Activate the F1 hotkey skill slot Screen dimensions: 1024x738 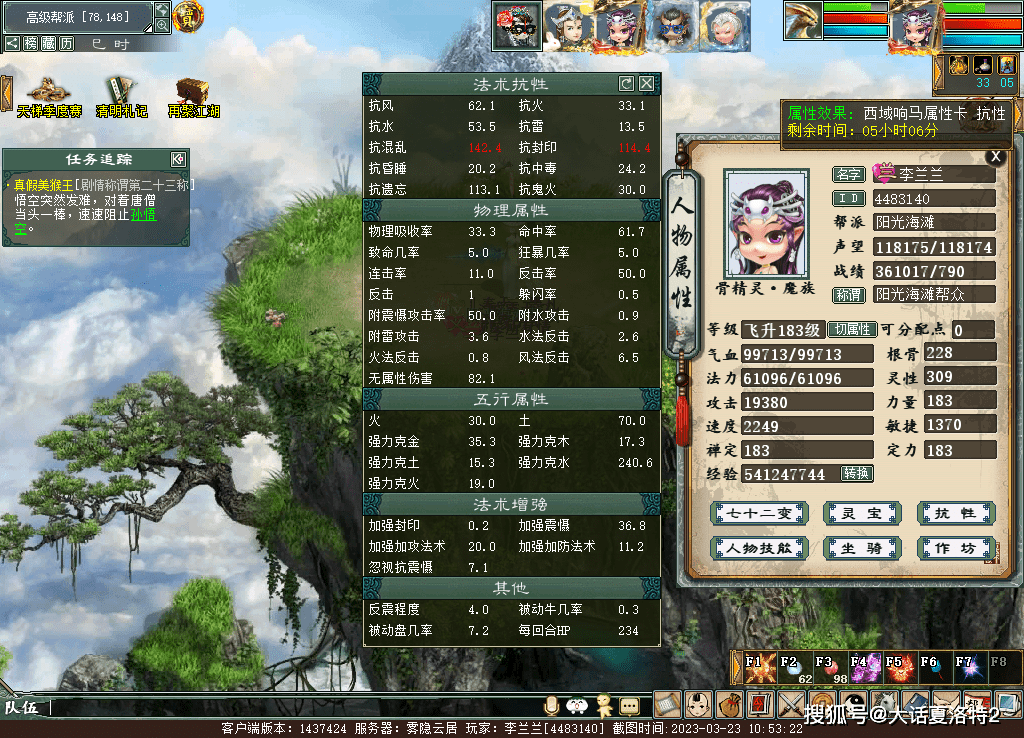(x=757, y=667)
